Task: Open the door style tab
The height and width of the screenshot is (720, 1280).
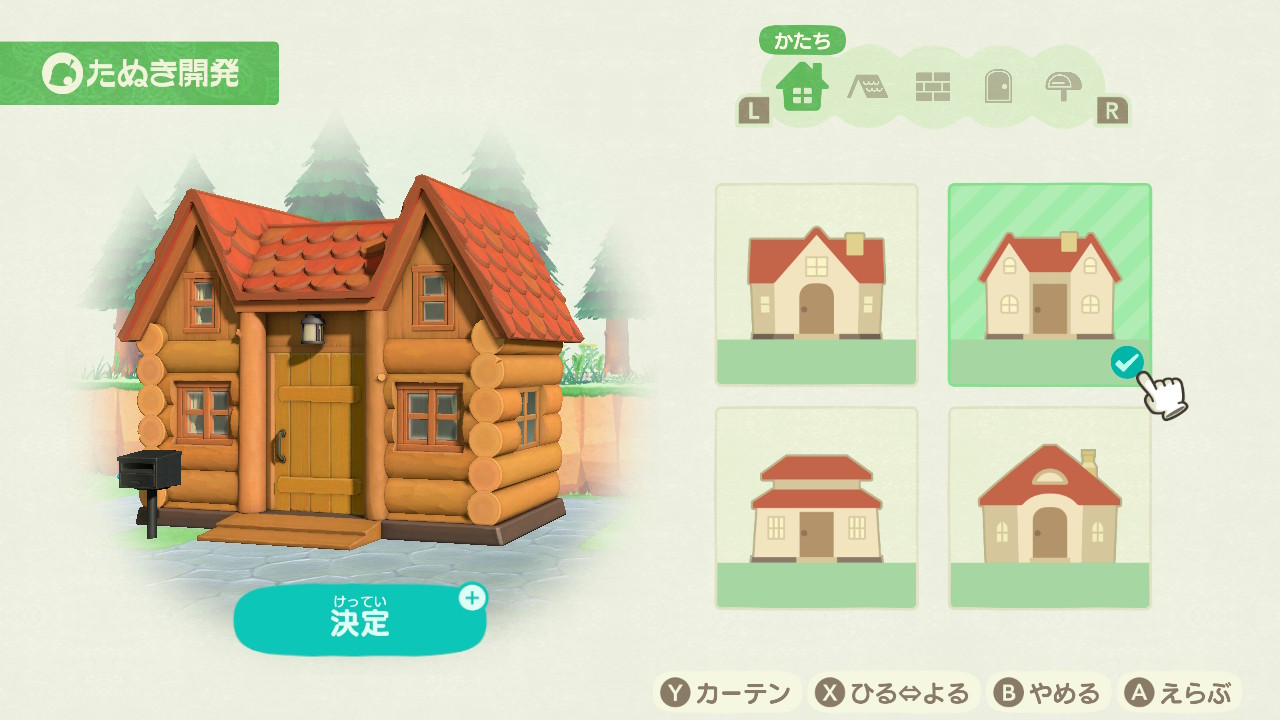Action: point(997,88)
